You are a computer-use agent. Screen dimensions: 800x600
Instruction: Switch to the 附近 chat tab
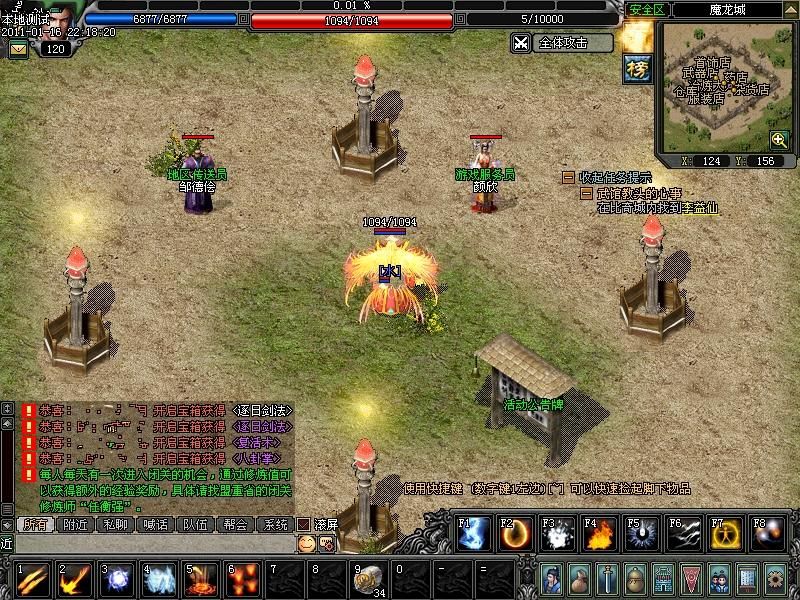click(77, 524)
